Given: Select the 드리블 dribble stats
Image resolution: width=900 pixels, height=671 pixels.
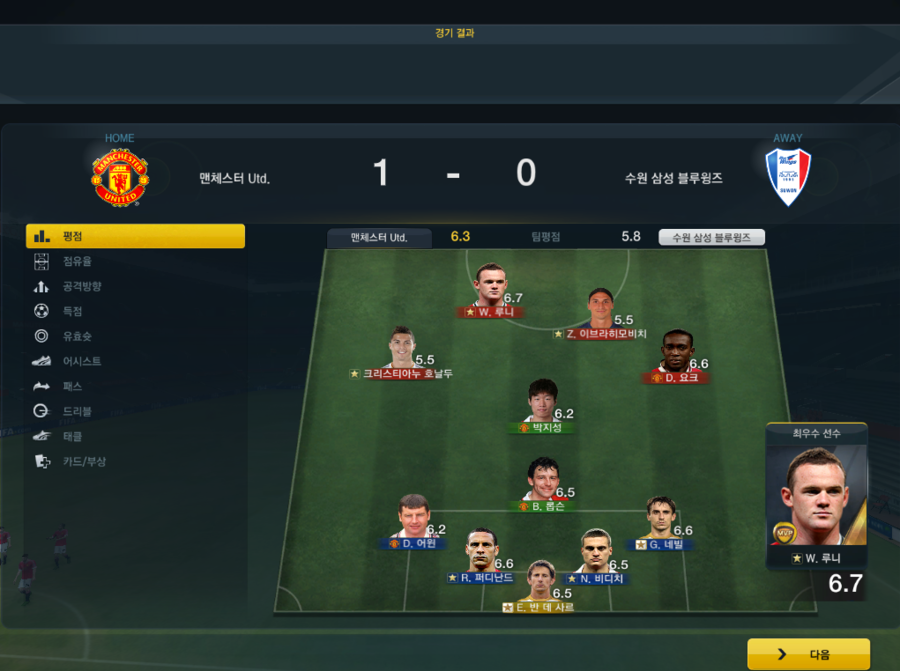Looking at the screenshot, I should [x=76, y=411].
